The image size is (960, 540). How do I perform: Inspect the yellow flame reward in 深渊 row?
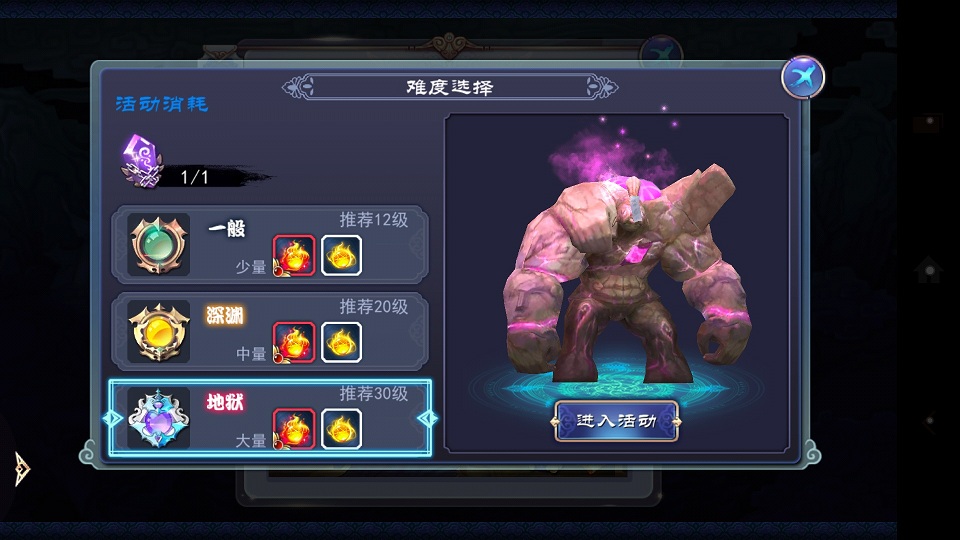(341, 342)
